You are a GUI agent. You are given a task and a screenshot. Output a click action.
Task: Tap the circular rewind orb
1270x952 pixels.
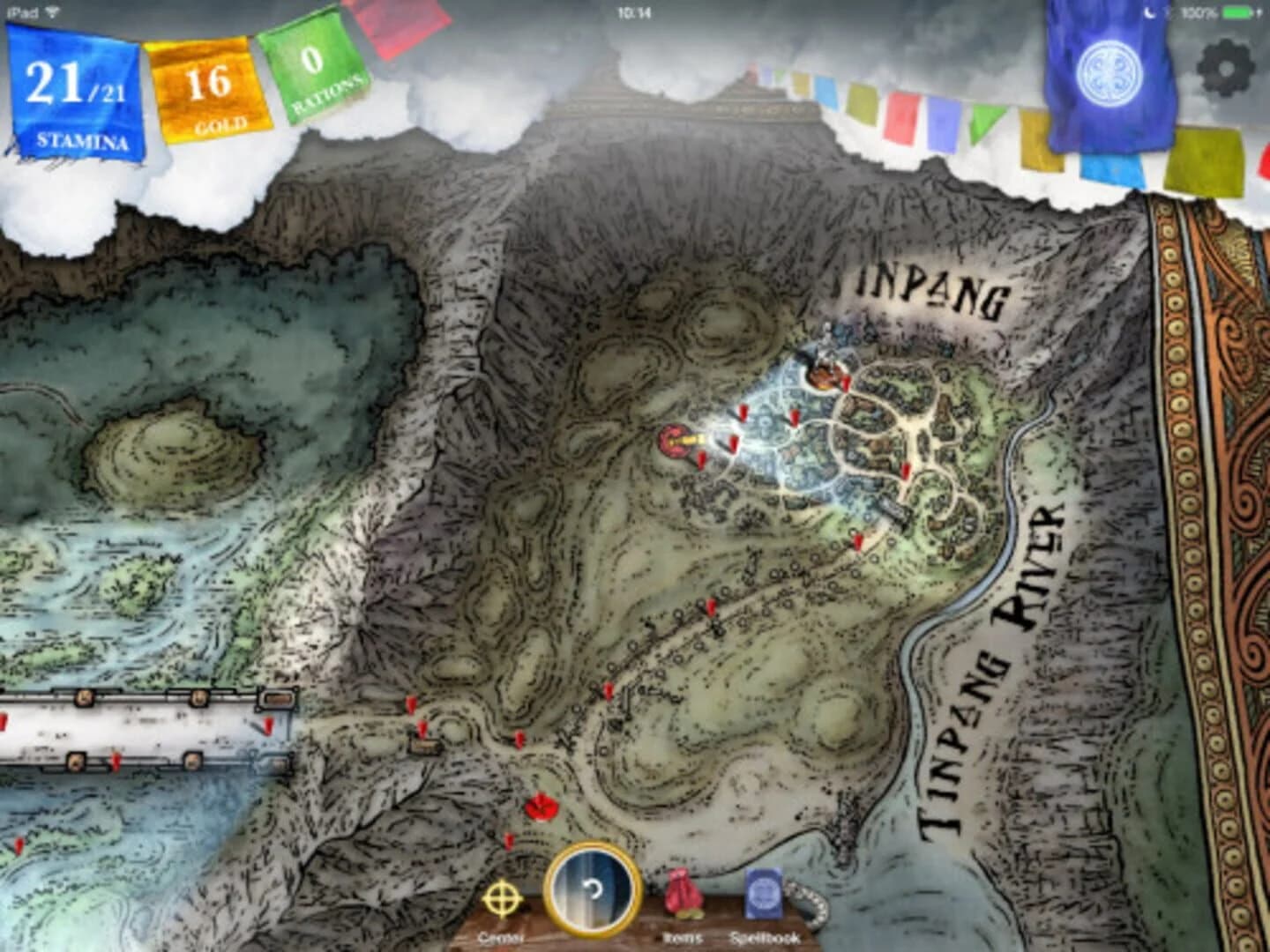(x=591, y=892)
